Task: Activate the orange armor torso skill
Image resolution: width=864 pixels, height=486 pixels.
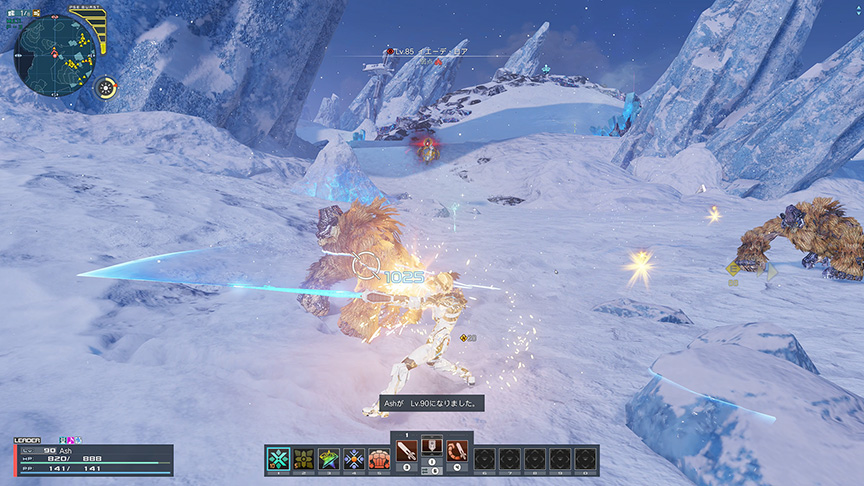Action: [x=379, y=459]
